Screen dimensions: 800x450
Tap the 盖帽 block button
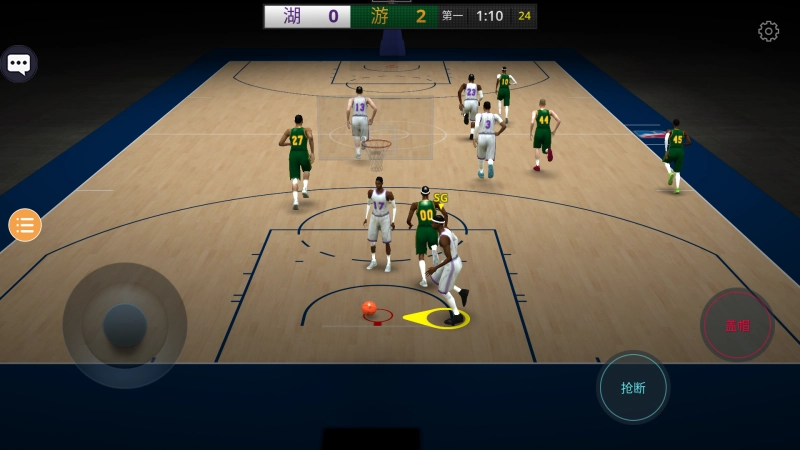click(737, 325)
